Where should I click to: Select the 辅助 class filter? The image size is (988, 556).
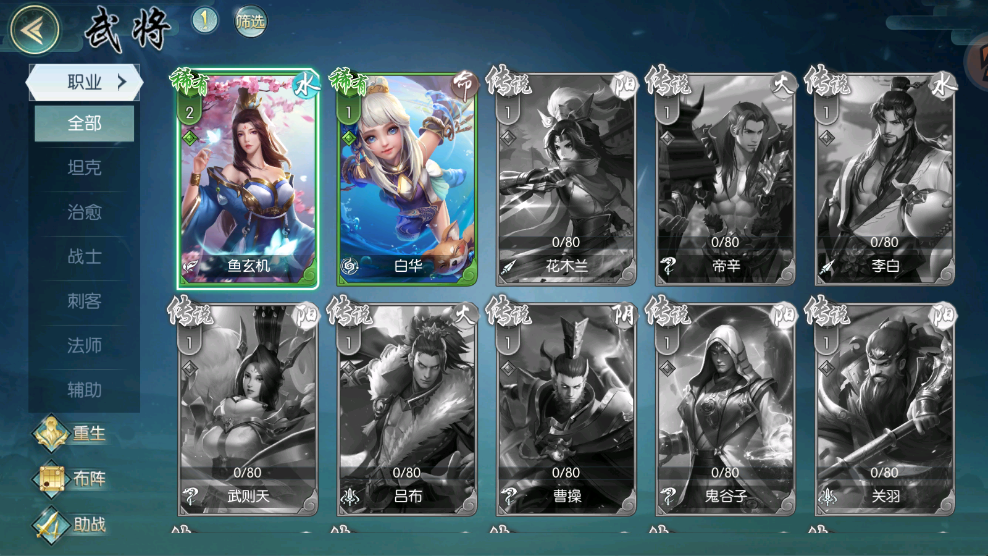pos(85,389)
